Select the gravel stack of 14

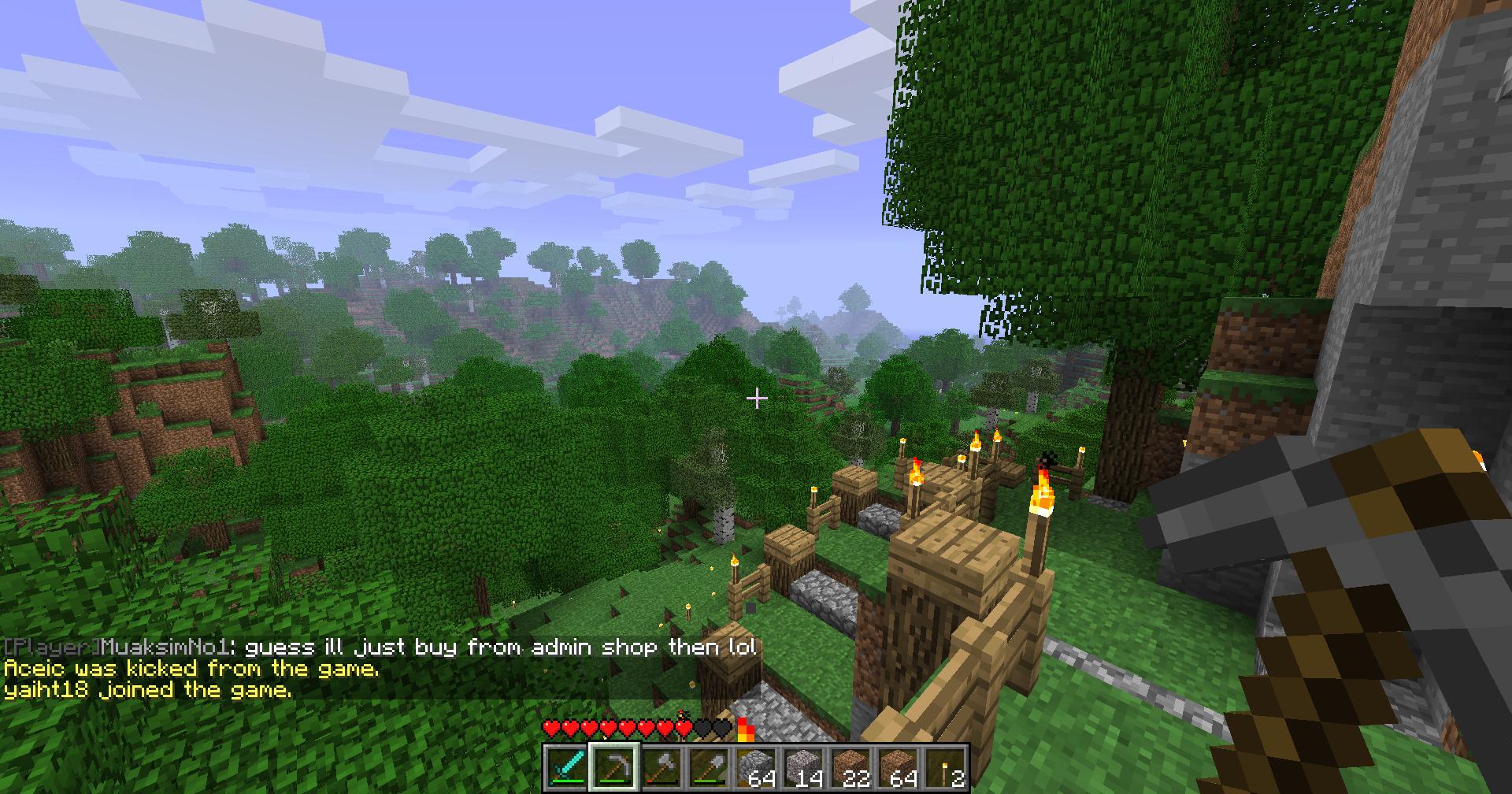tap(803, 767)
